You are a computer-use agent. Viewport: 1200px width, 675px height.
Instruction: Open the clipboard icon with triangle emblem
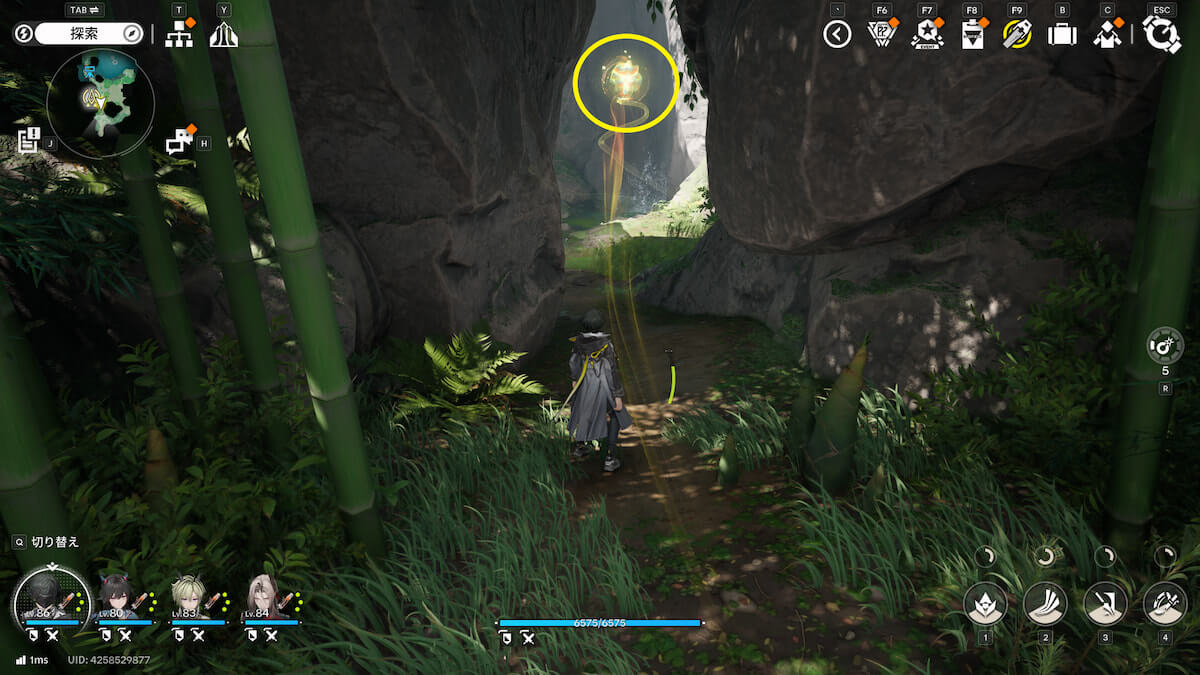pyautogui.click(x=972, y=34)
